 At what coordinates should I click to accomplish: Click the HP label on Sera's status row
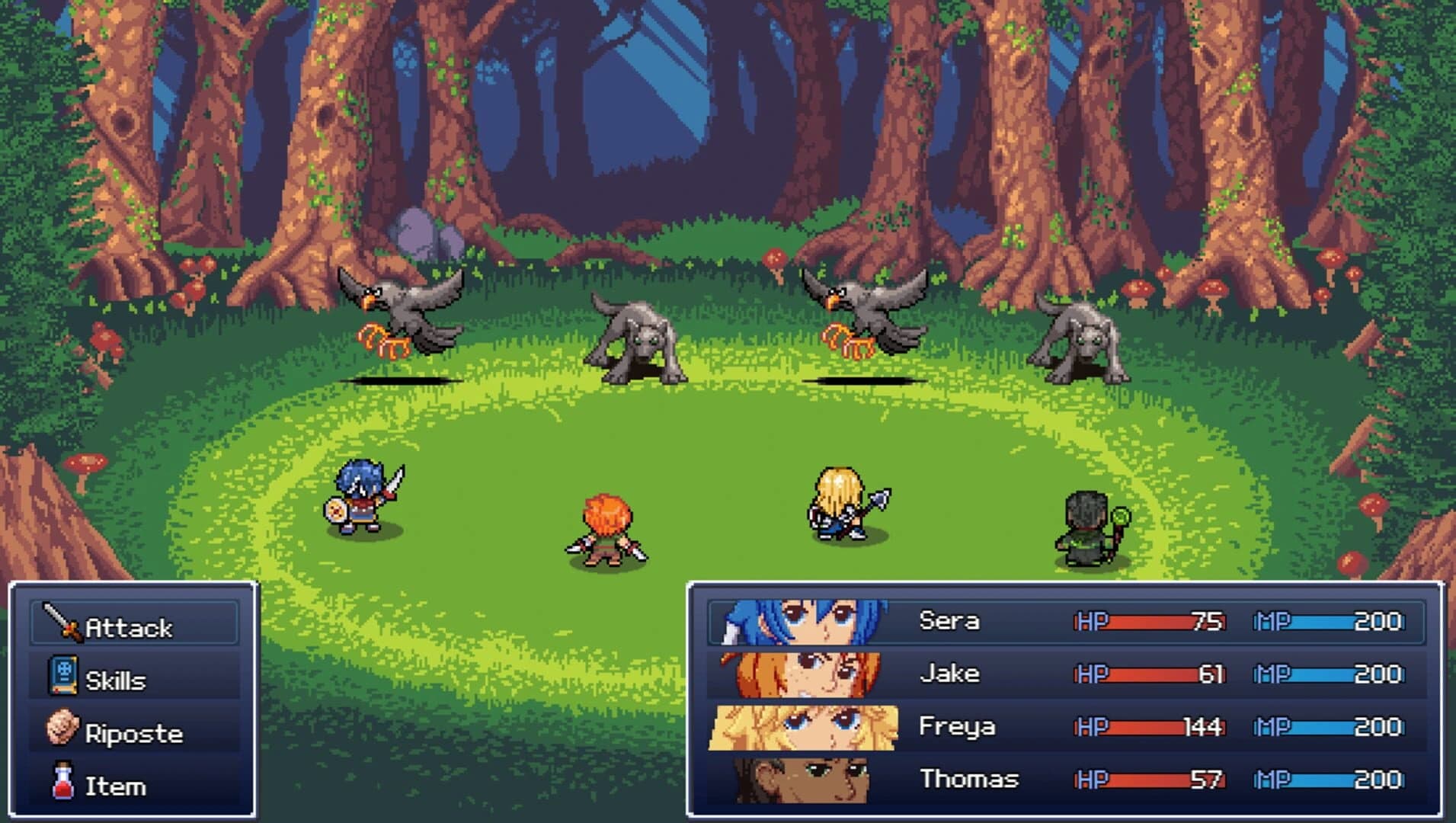click(x=1091, y=620)
